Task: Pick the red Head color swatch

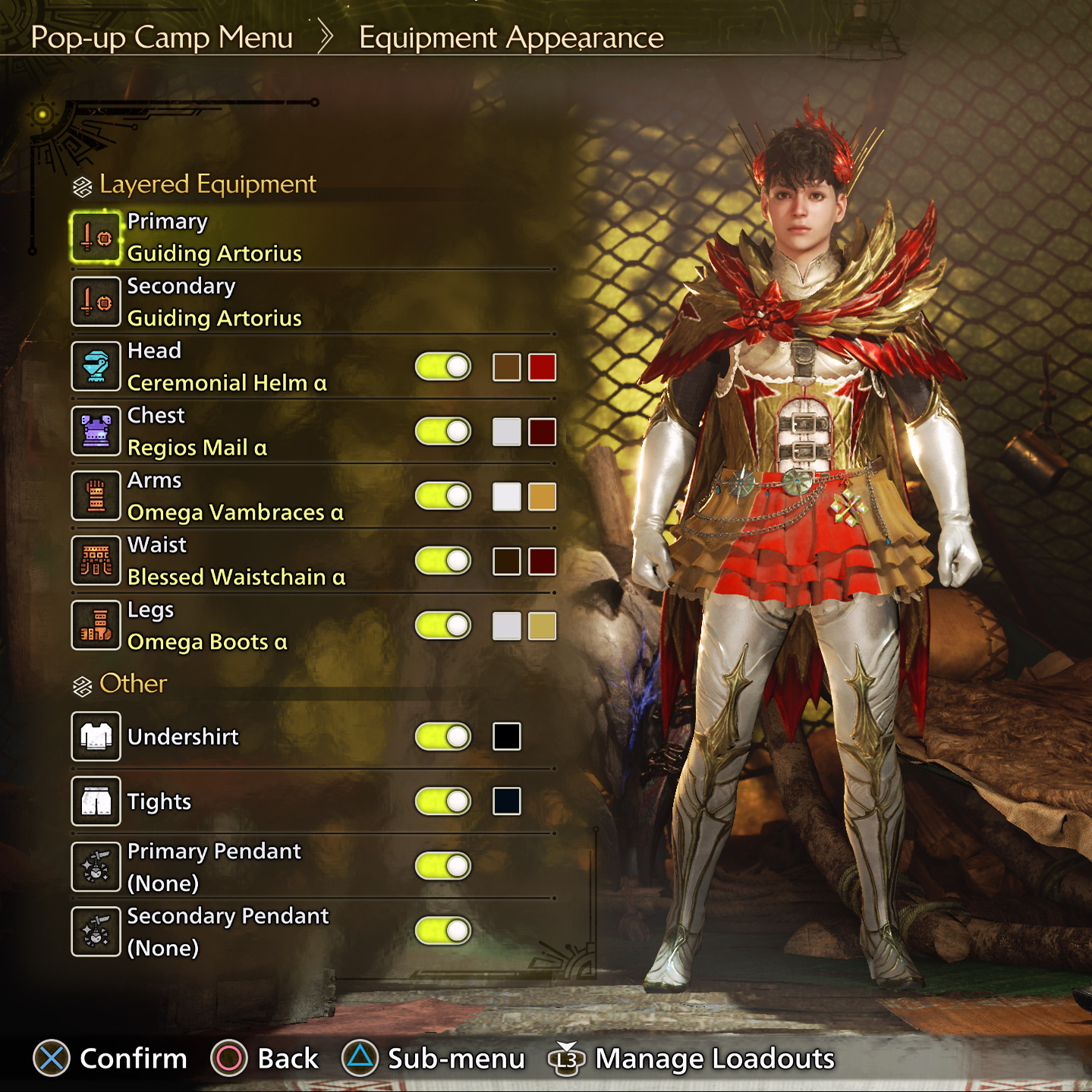Action: coord(542,367)
